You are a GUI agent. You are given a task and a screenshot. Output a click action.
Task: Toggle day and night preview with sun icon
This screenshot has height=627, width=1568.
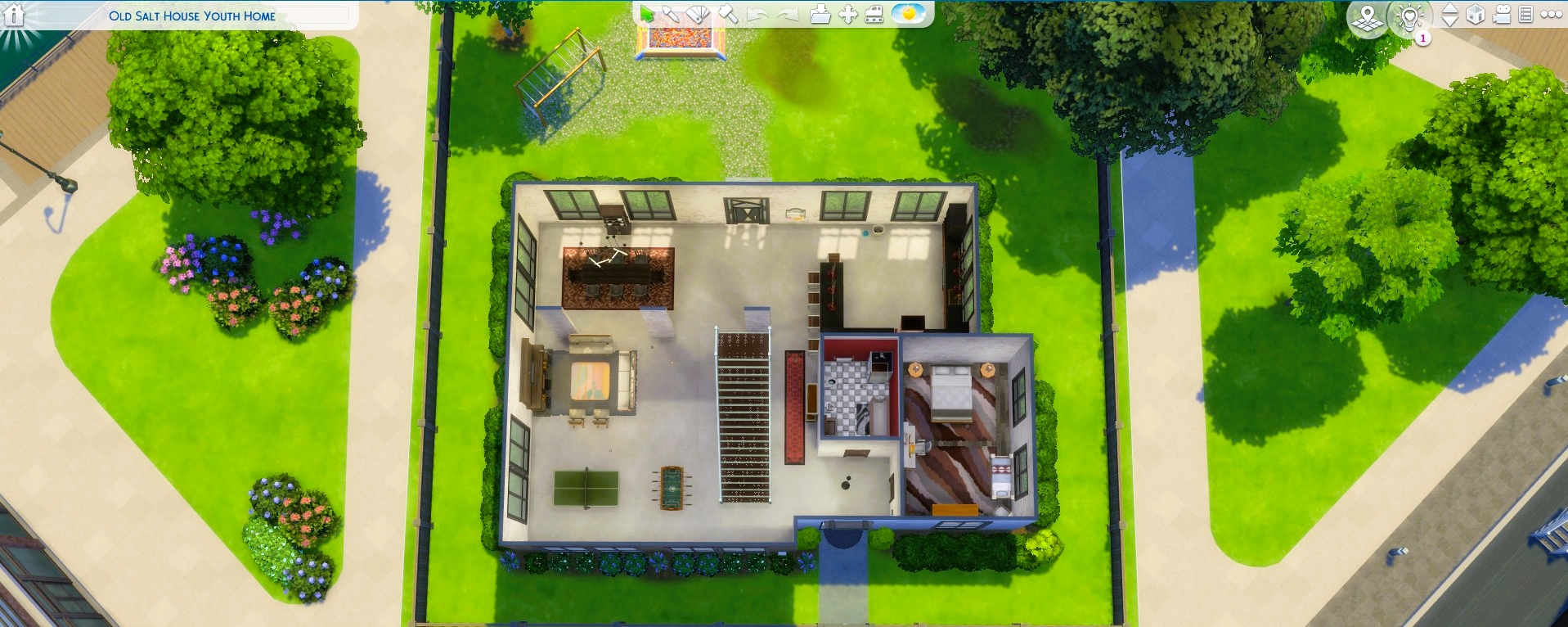pos(909,12)
